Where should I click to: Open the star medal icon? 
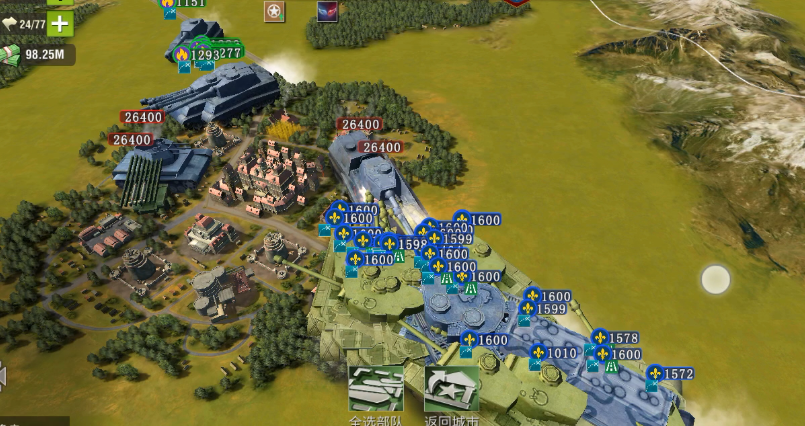pos(274,12)
